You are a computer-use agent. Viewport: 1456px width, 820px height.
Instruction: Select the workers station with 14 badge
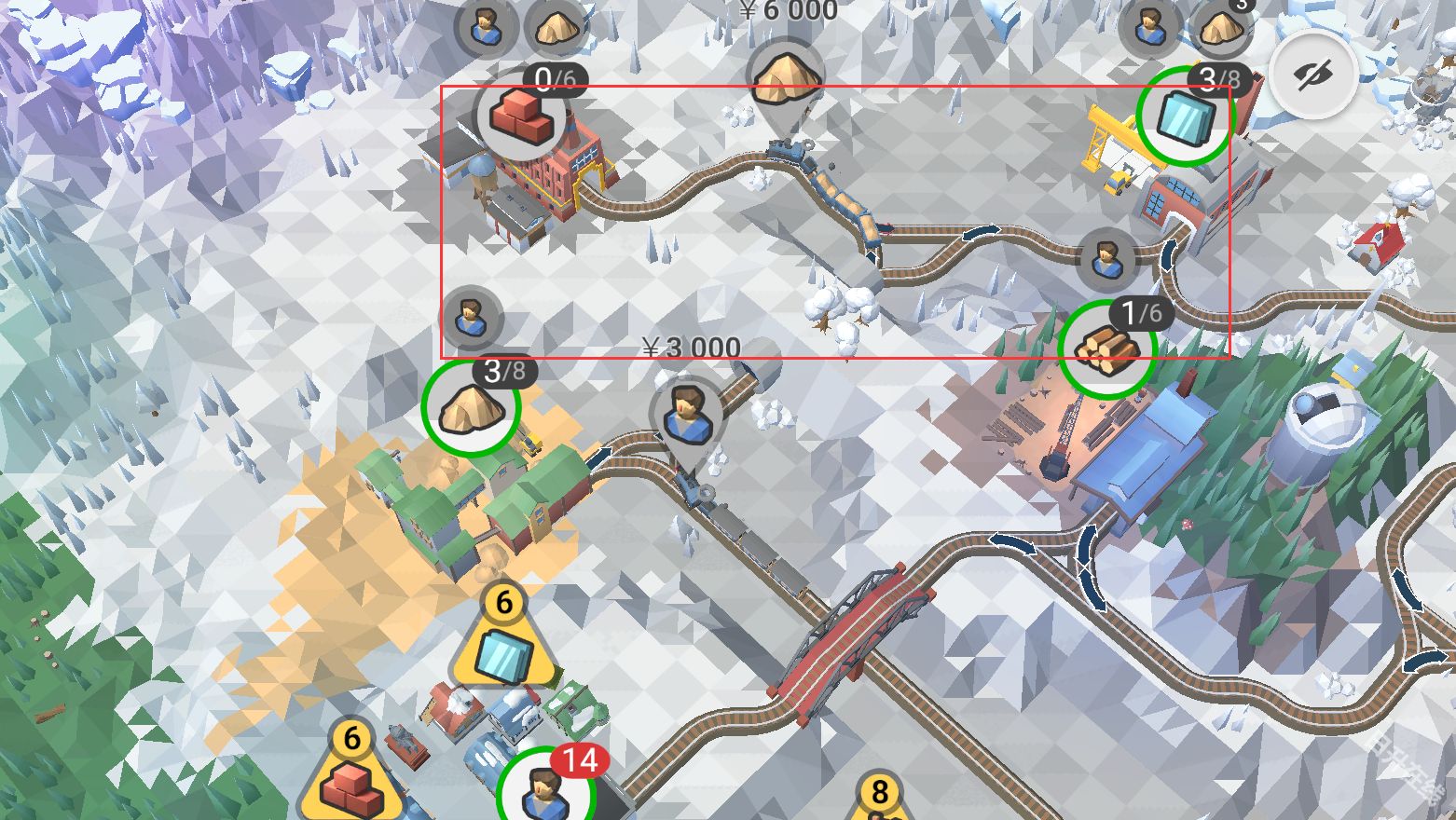pos(544,790)
